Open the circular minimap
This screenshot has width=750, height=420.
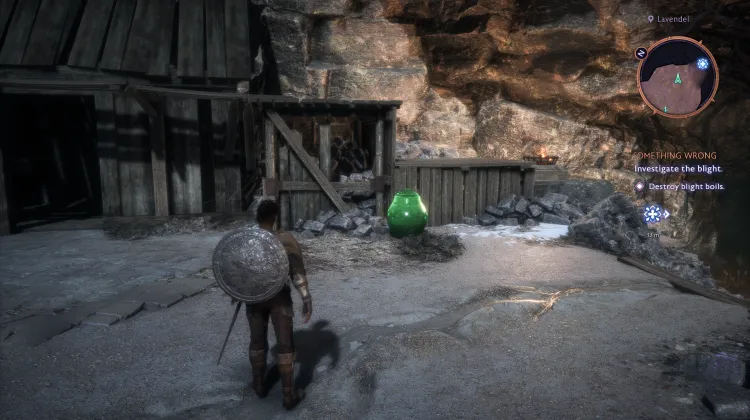coord(677,78)
